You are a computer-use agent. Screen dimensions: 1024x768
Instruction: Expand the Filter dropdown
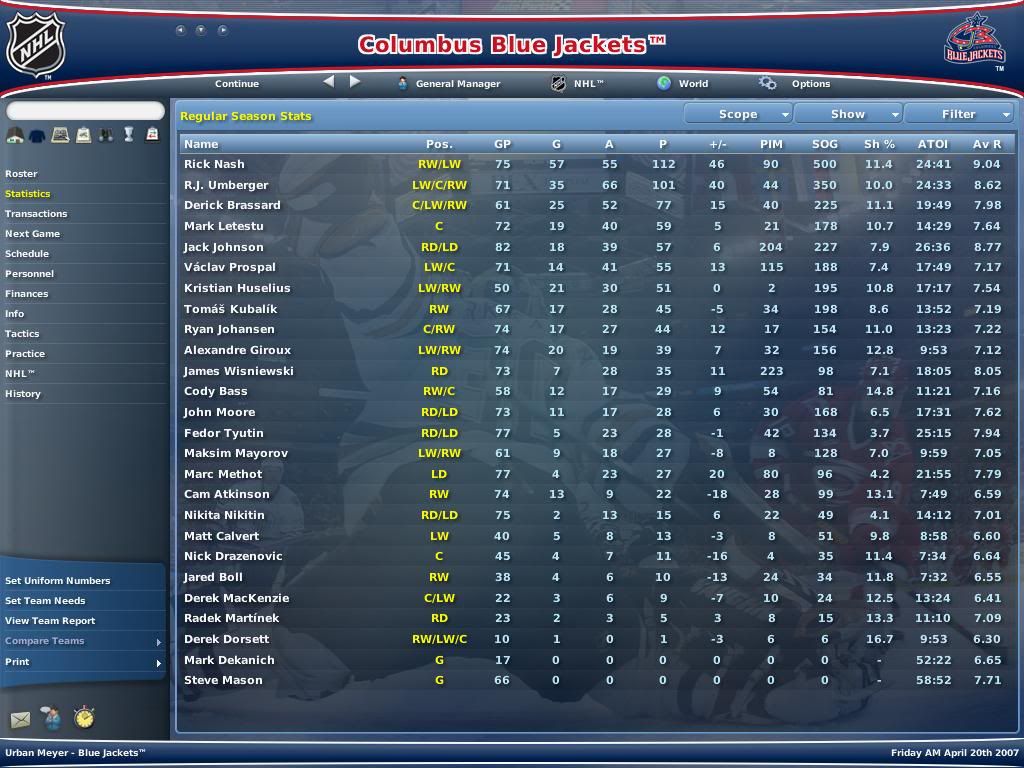[958, 114]
